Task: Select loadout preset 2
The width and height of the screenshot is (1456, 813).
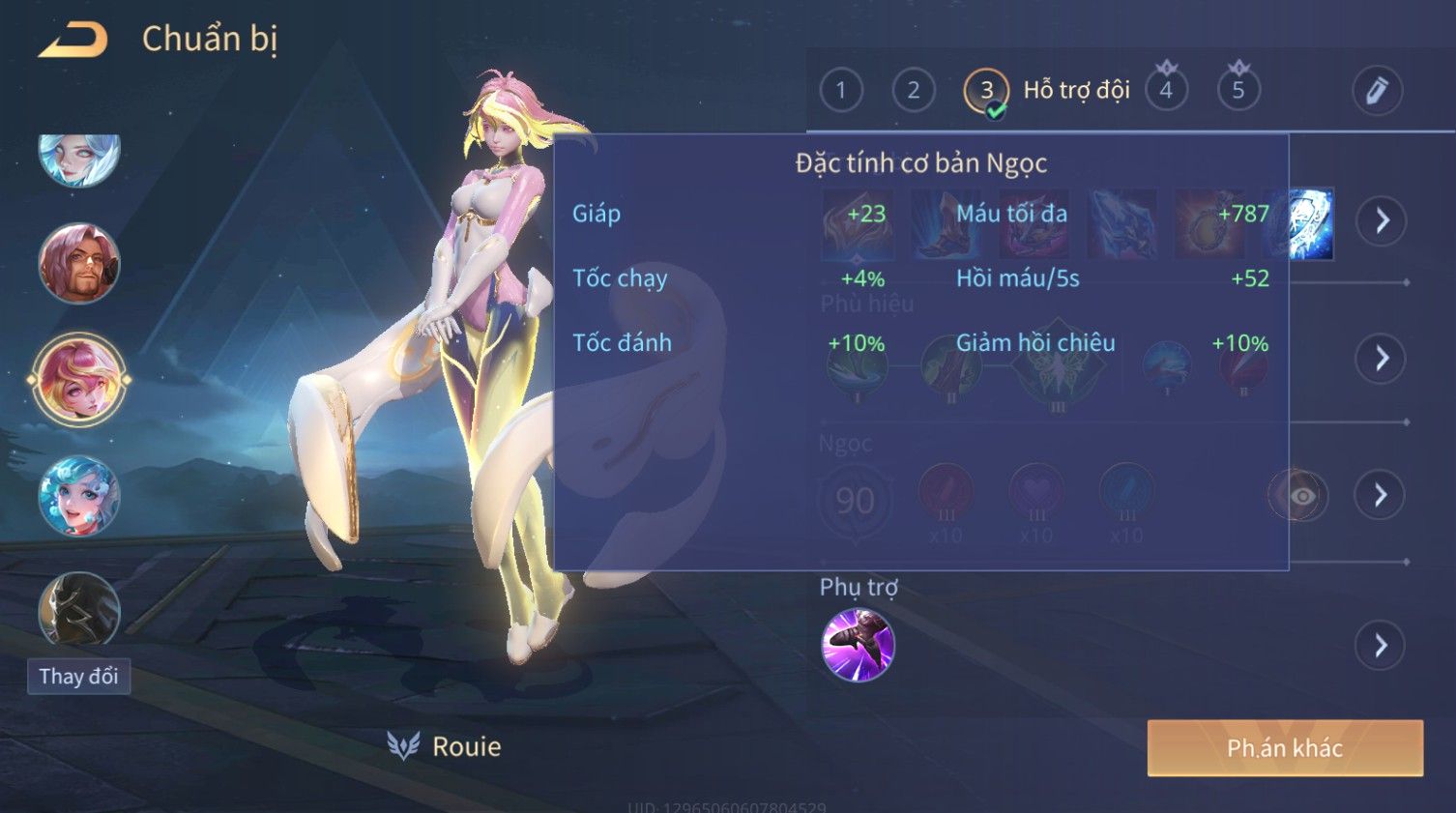Action: (x=913, y=91)
